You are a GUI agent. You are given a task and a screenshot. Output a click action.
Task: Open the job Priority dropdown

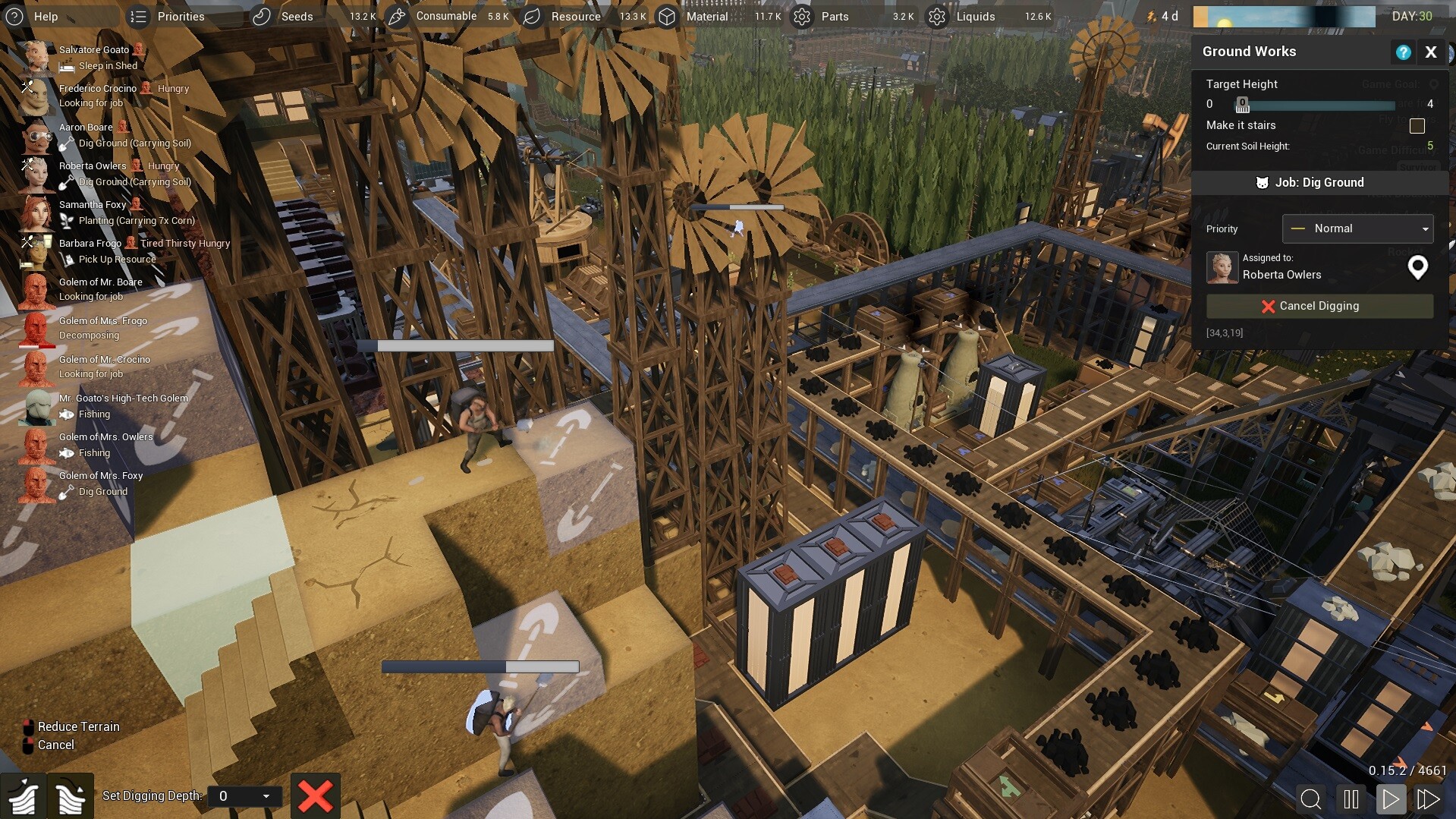pyautogui.click(x=1357, y=228)
